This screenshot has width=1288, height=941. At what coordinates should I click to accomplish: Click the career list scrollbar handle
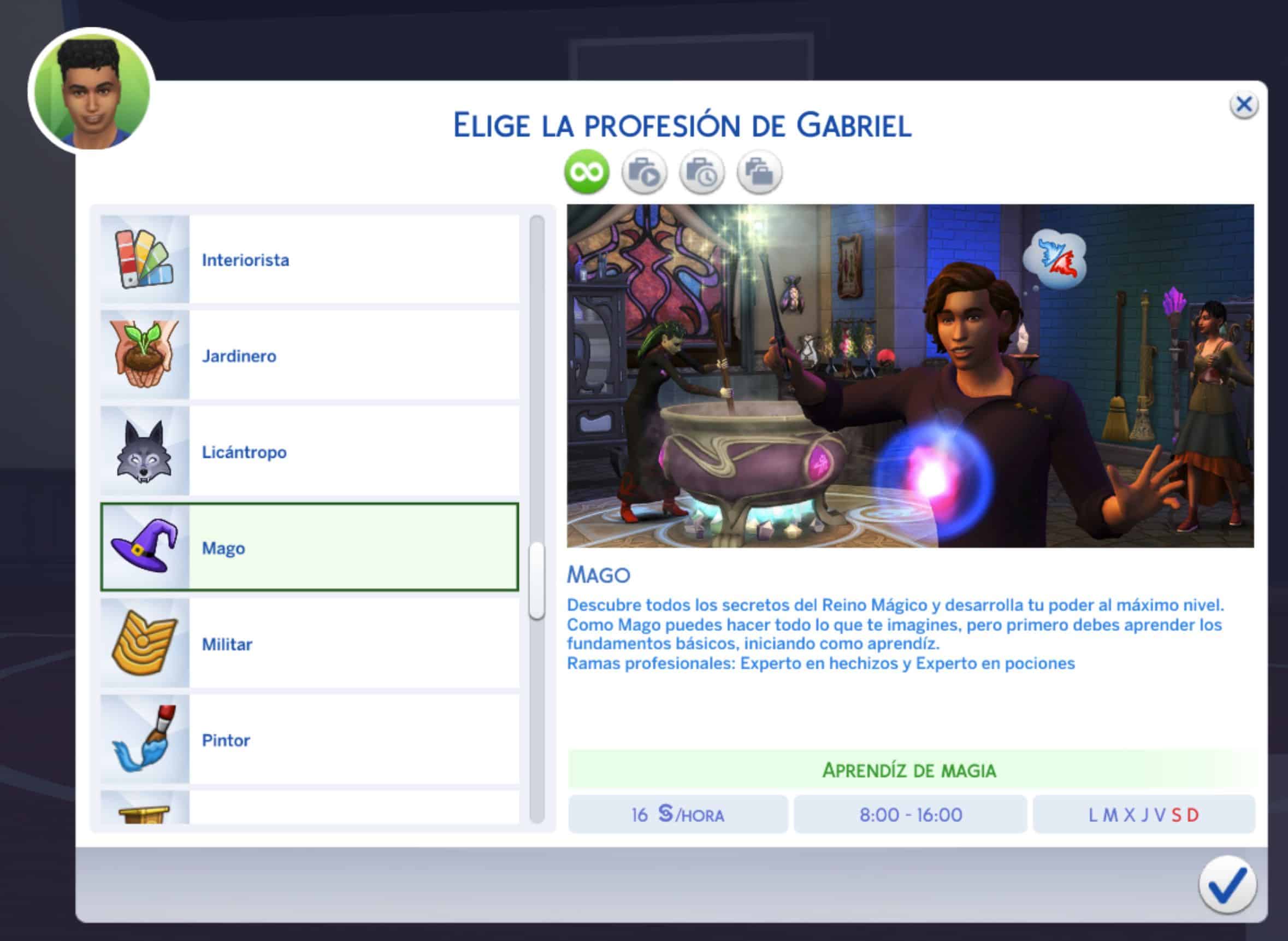click(536, 581)
